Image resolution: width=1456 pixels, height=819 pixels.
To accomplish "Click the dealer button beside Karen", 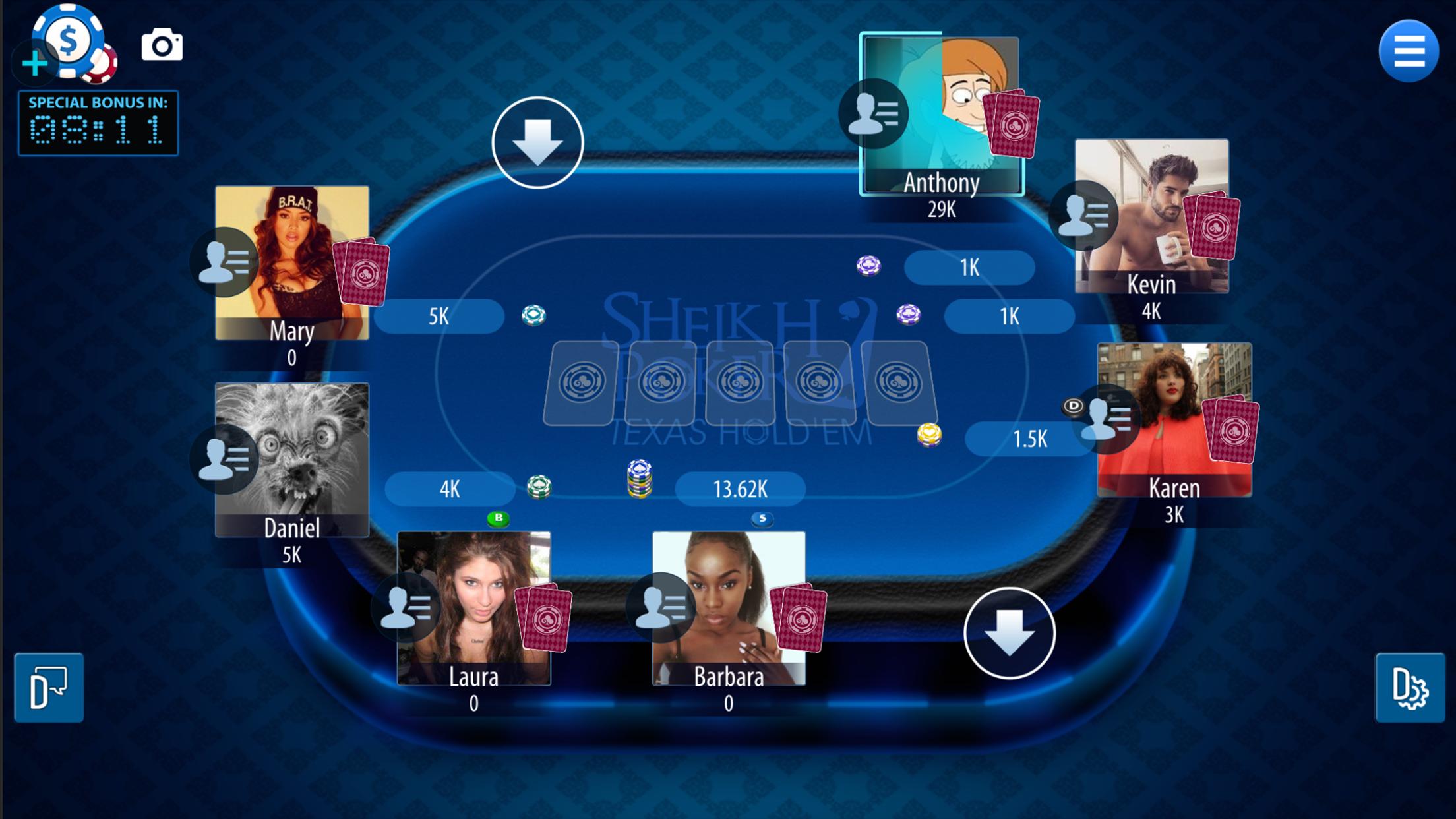I will pos(1075,408).
